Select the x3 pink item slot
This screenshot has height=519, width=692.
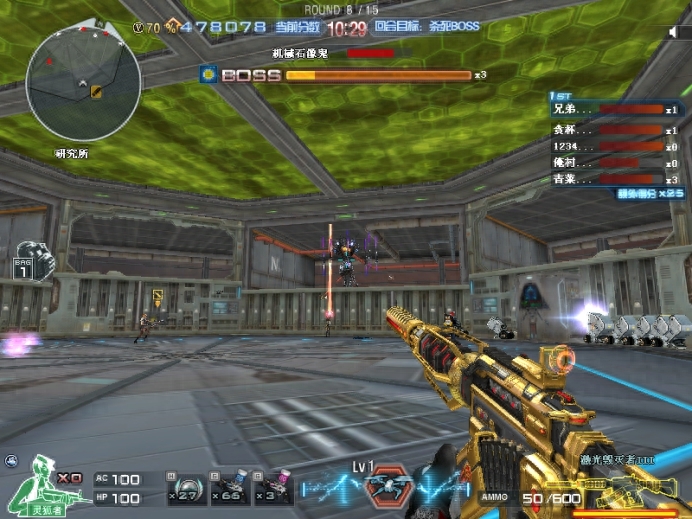(272, 487)
